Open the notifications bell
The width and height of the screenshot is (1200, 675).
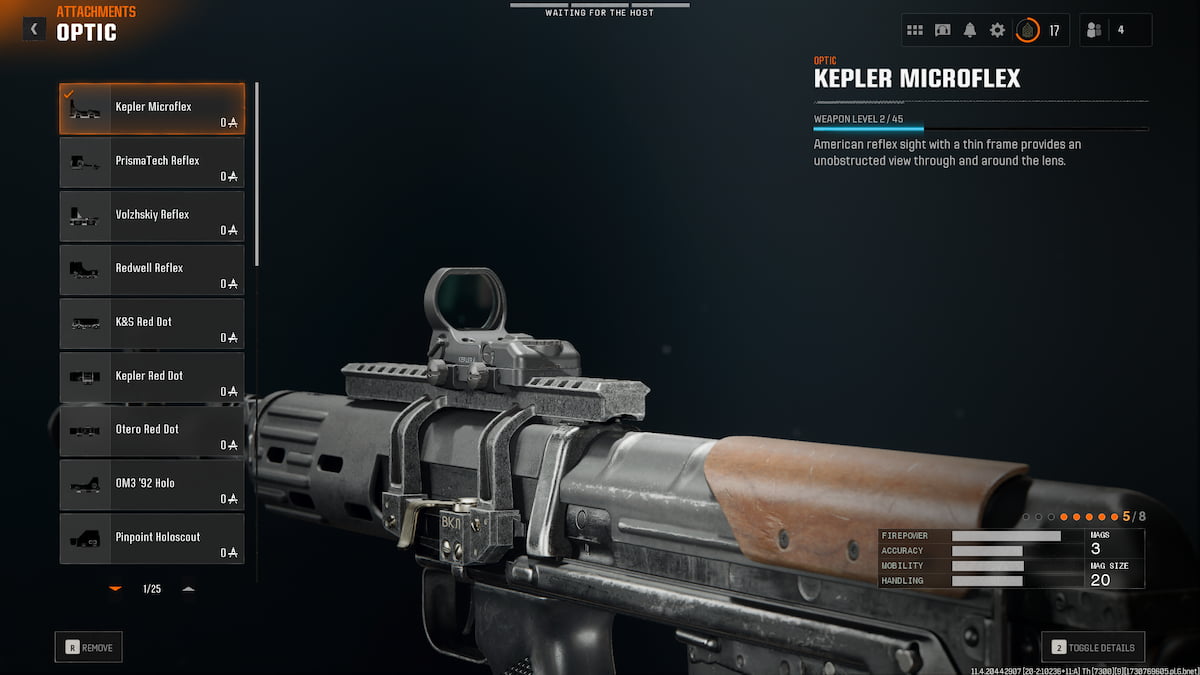tap(970, 30)
